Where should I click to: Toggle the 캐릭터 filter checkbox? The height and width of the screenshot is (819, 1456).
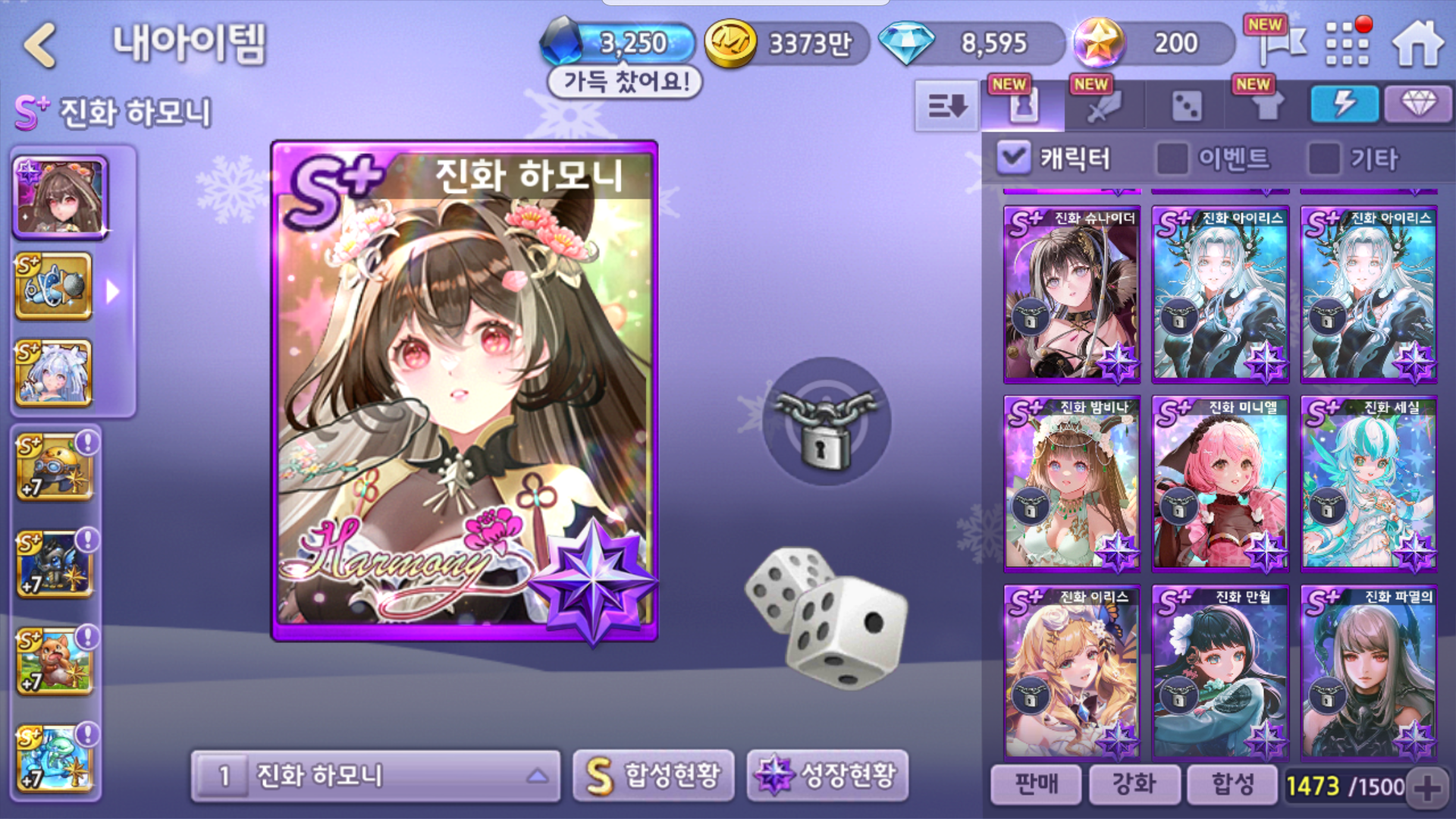point(1013,158)
